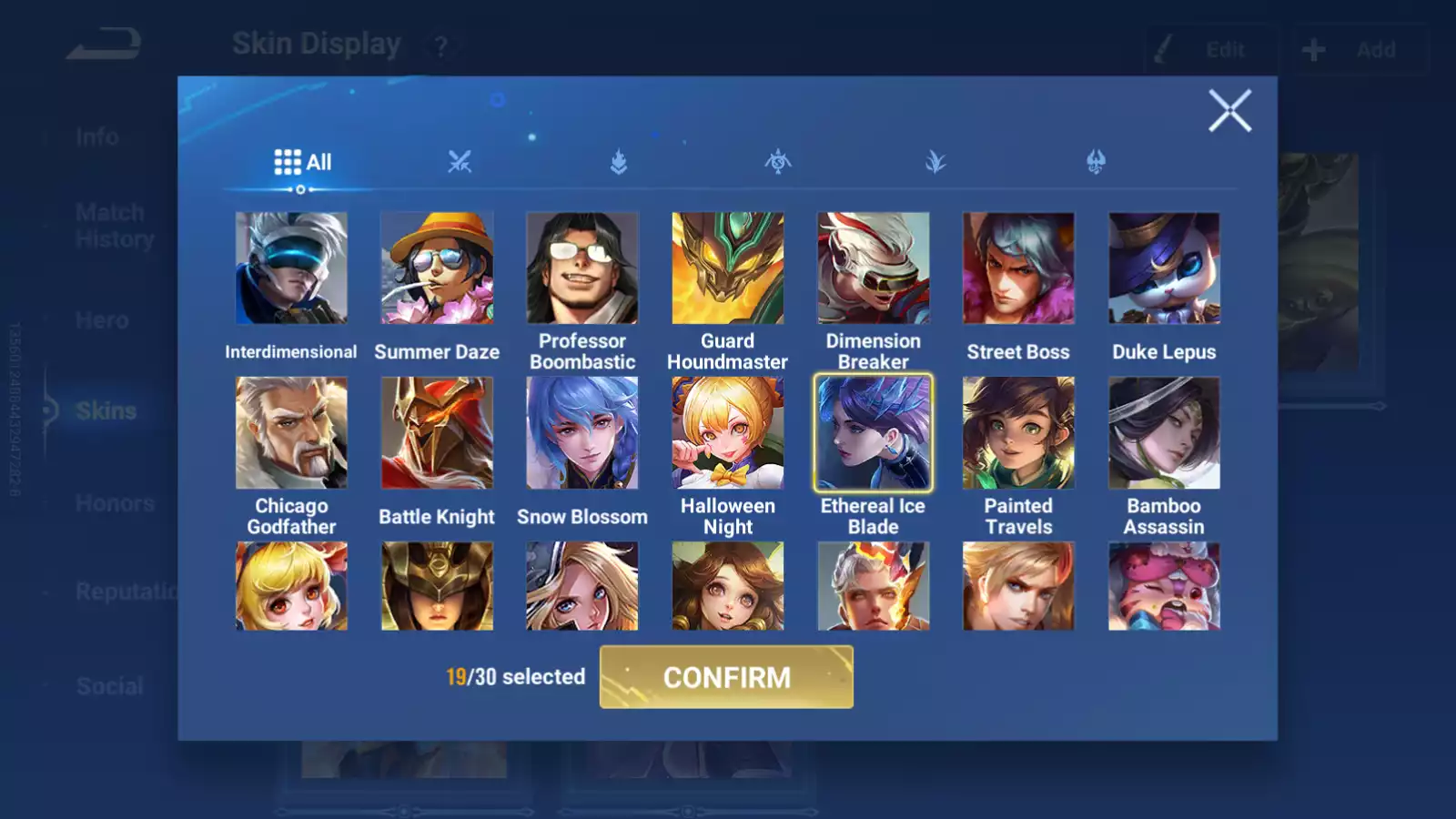This screenshot has width=1456, height=819.
Task: Select the Guard Houndmaster skin
Action: pos(728,268)
